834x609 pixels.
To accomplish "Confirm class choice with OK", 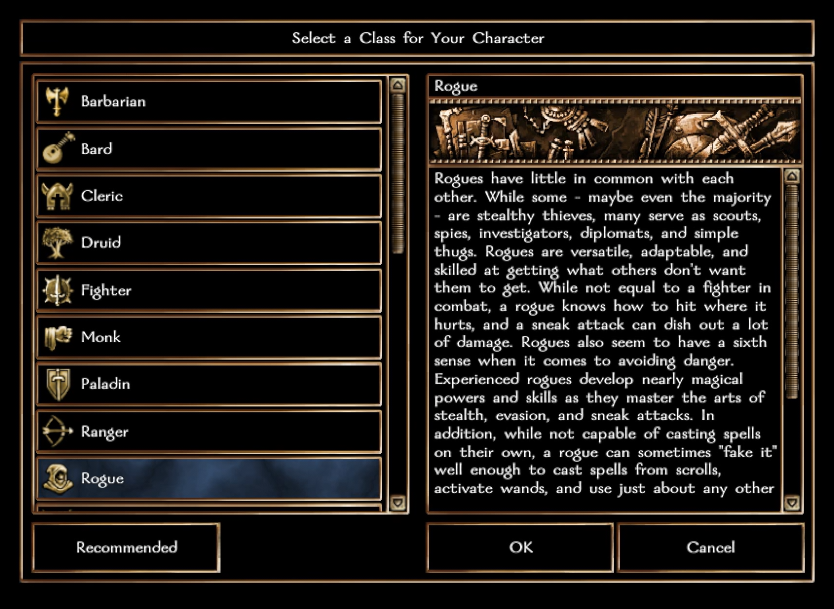I will tap(521, 548).
